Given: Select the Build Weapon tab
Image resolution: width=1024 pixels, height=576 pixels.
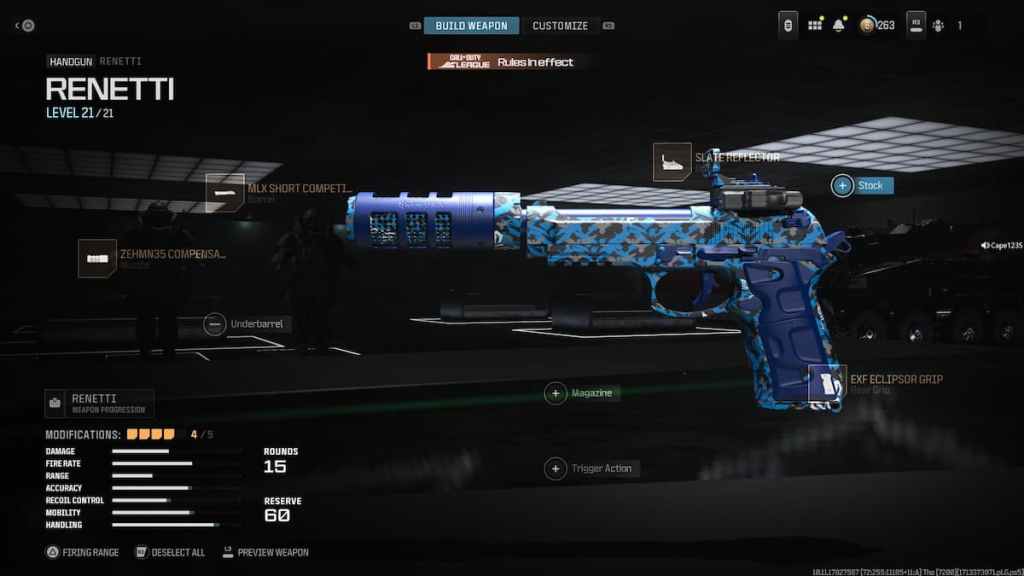Looking at the screenshot, I should click(471, 25).
